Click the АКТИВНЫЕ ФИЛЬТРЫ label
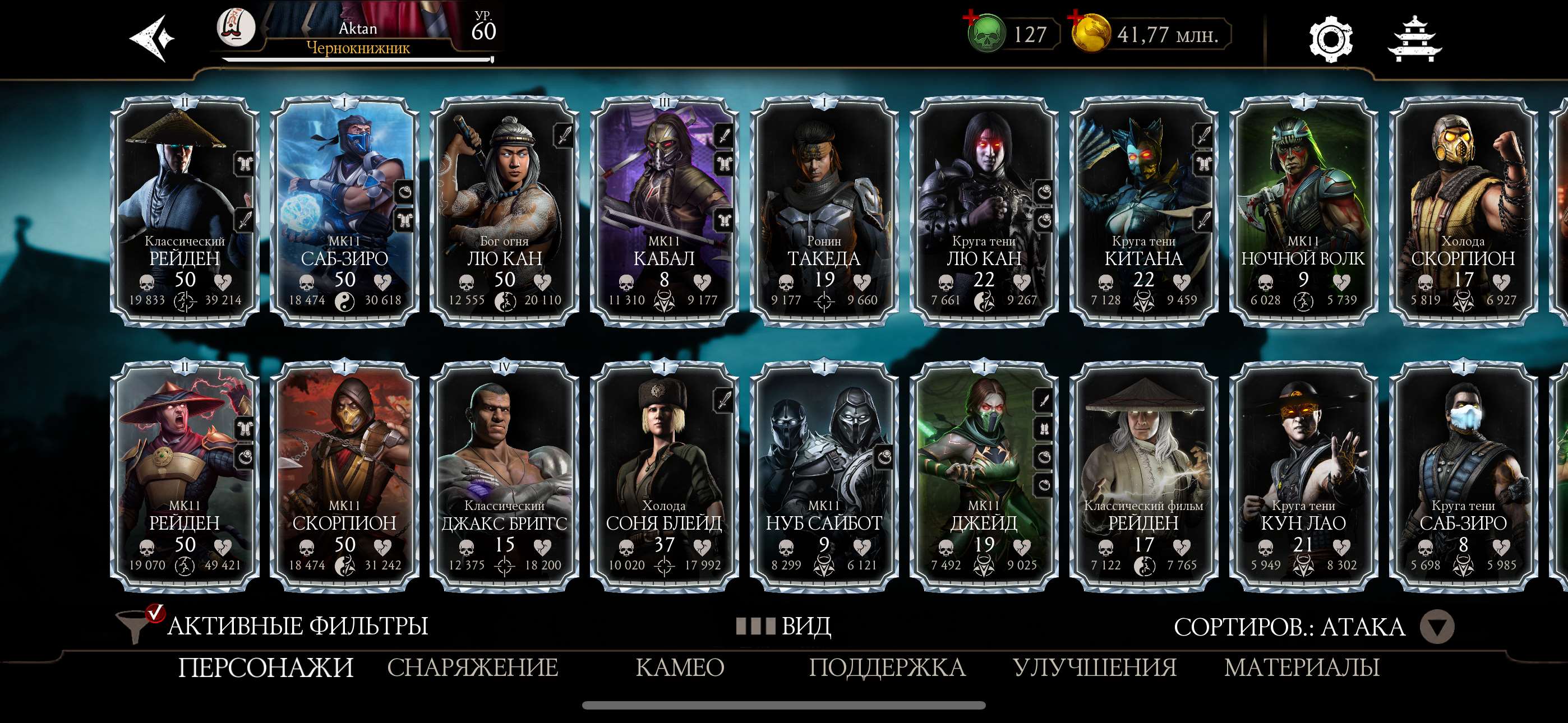 (x=298, y=624)
